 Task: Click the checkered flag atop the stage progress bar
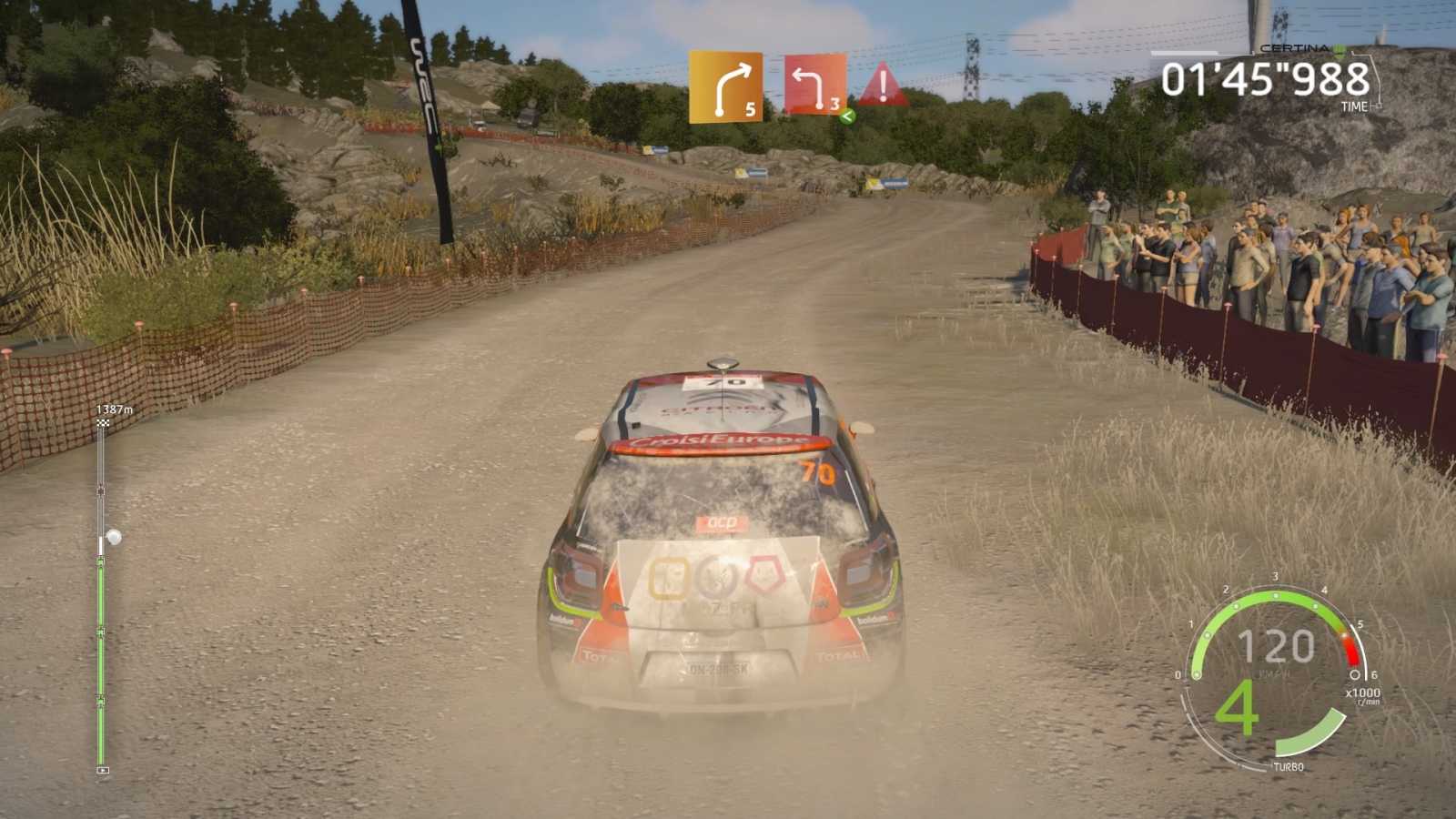[101, 424]
